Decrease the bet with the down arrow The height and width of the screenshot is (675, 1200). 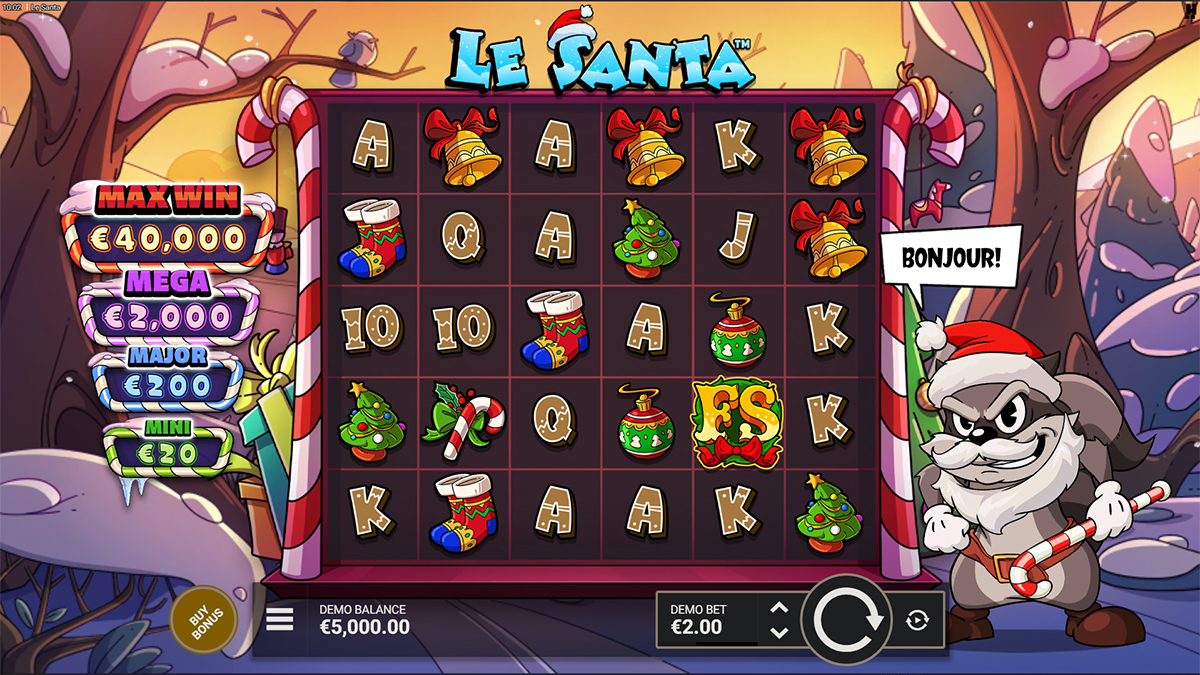click(780, 632)
